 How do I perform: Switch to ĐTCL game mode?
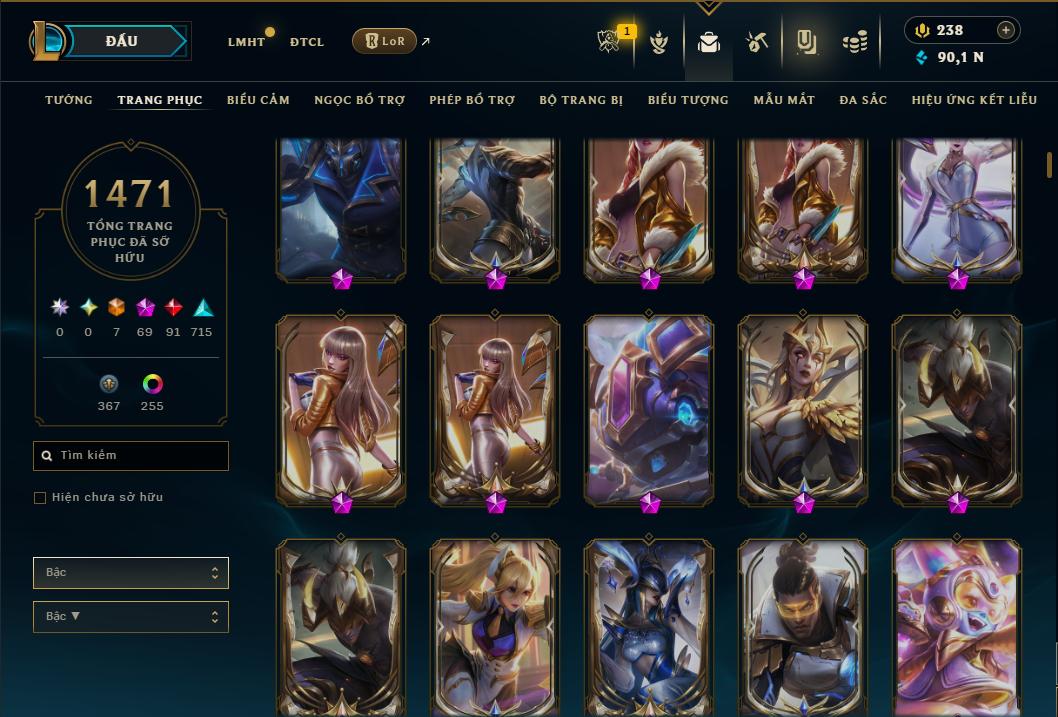[307, 42]
